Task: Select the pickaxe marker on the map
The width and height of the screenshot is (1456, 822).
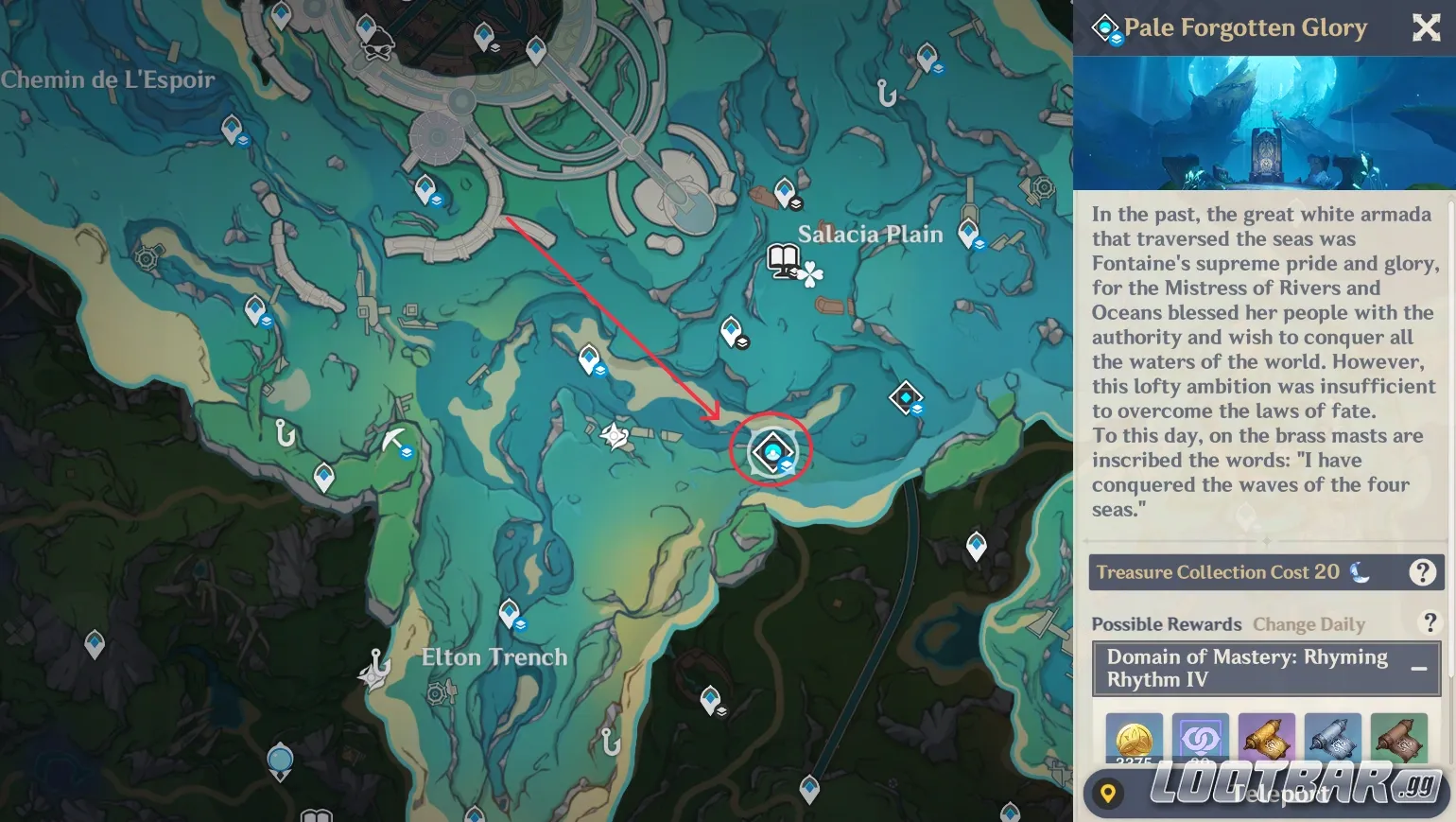Action: click(x=392, y=440)
